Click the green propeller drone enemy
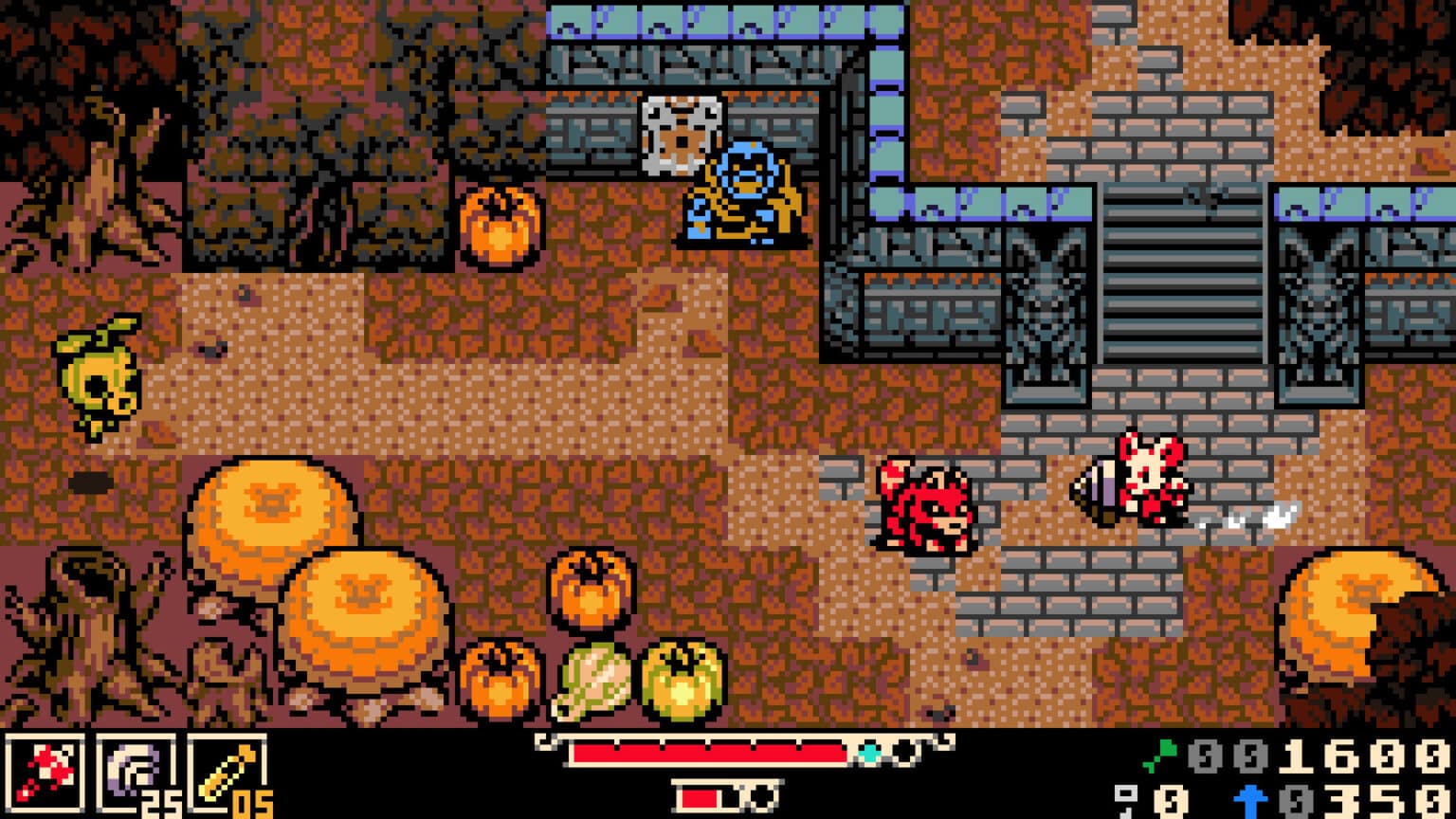Viewport: 1456px width, 819px height. click(95, 374)
